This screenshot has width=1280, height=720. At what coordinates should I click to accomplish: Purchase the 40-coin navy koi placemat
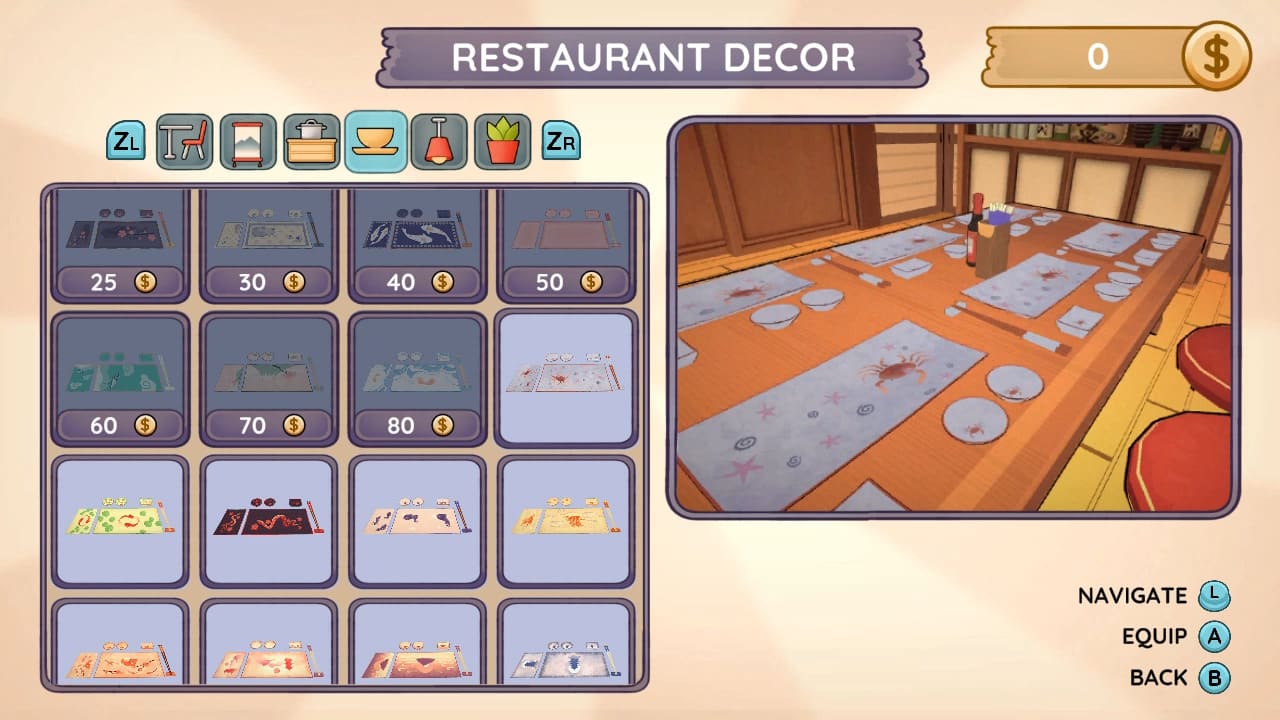click(x=417, y=240)
